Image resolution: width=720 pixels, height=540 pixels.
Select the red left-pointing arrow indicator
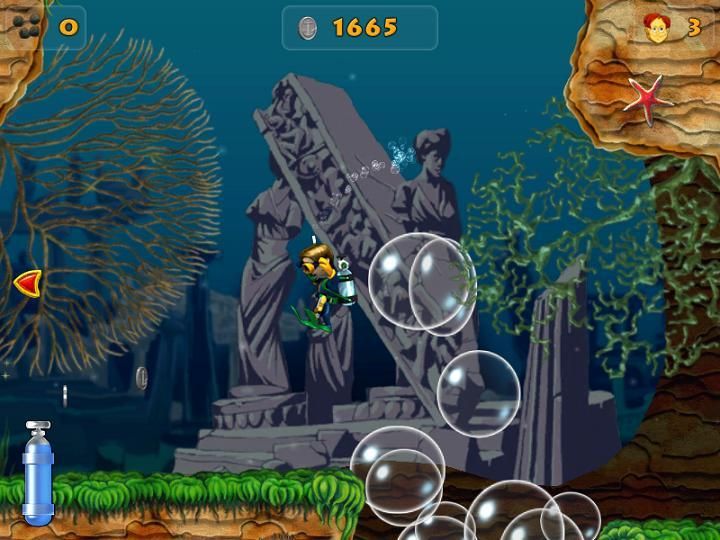point(28,284)
